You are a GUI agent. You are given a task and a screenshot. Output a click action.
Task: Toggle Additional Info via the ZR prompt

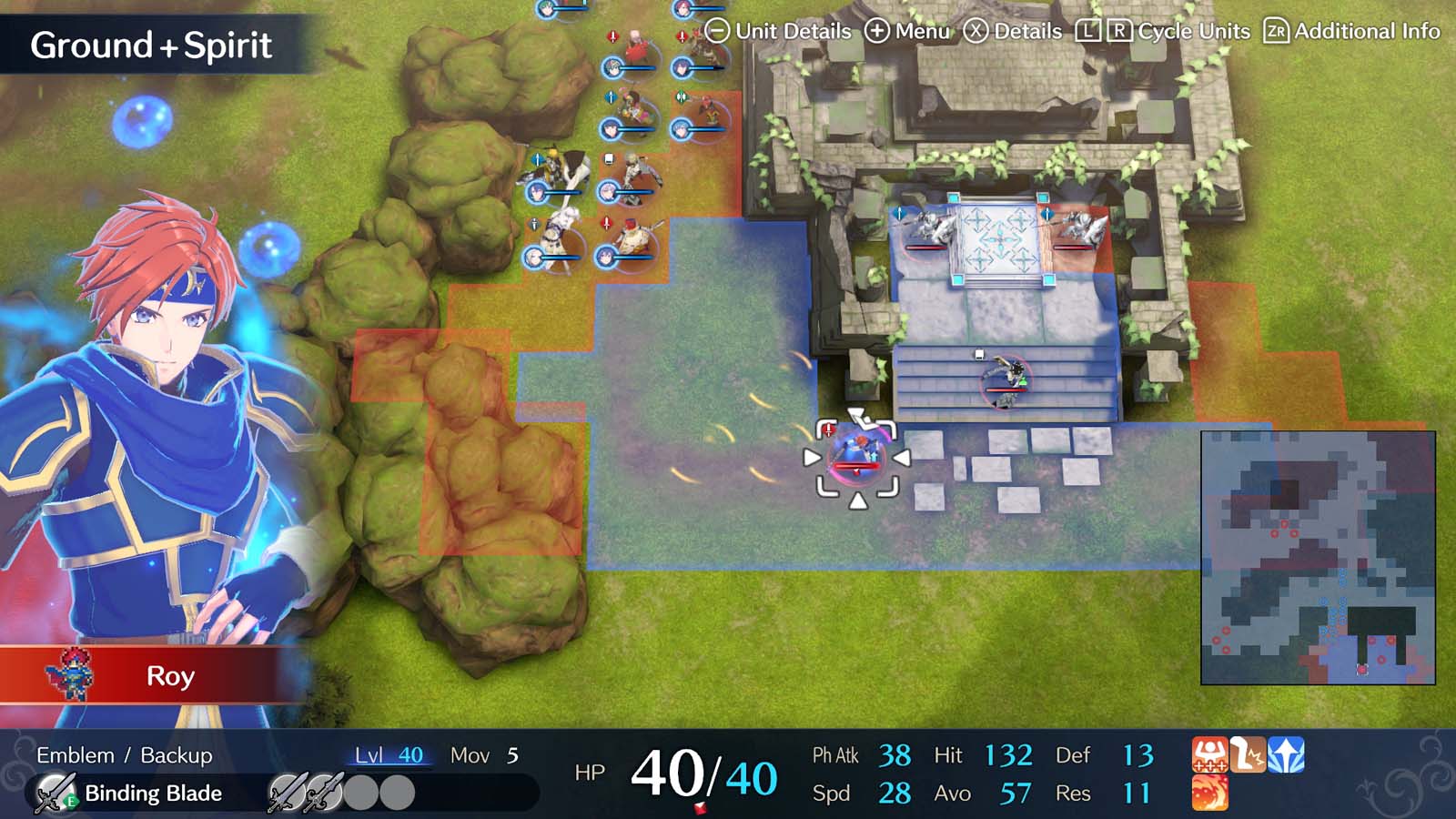click(x=1278, y=30)
